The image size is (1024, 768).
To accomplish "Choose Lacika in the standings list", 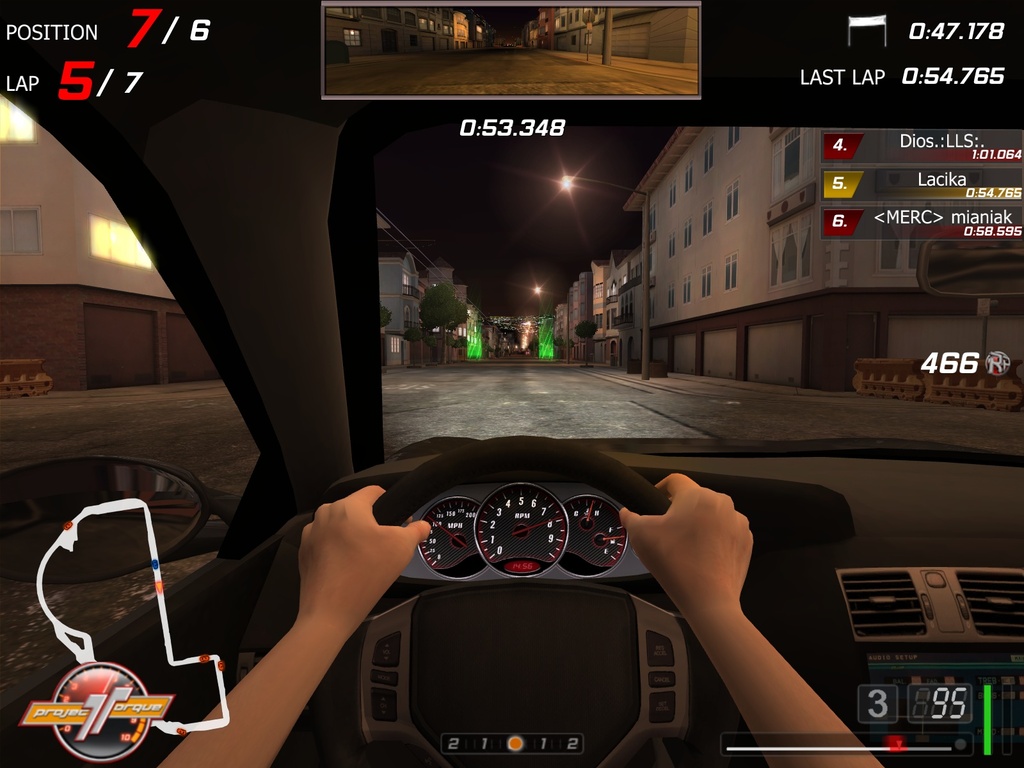I will 921,184.
